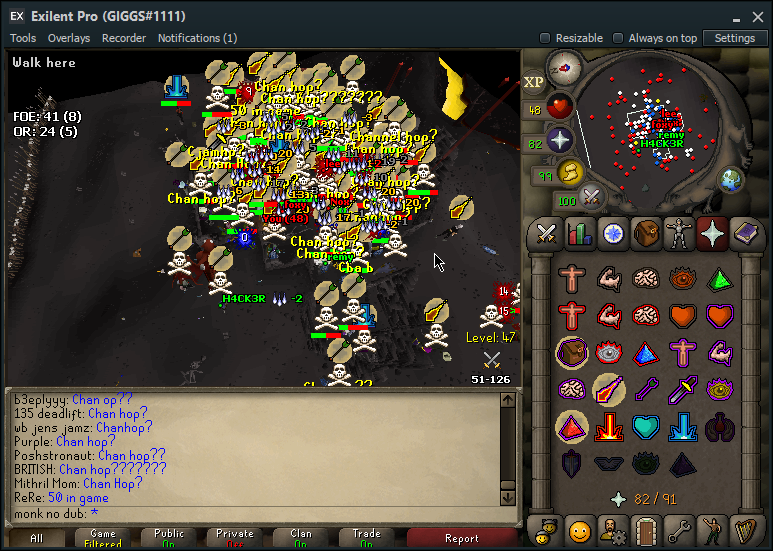Open the Overlays menu

pos(69,38)
